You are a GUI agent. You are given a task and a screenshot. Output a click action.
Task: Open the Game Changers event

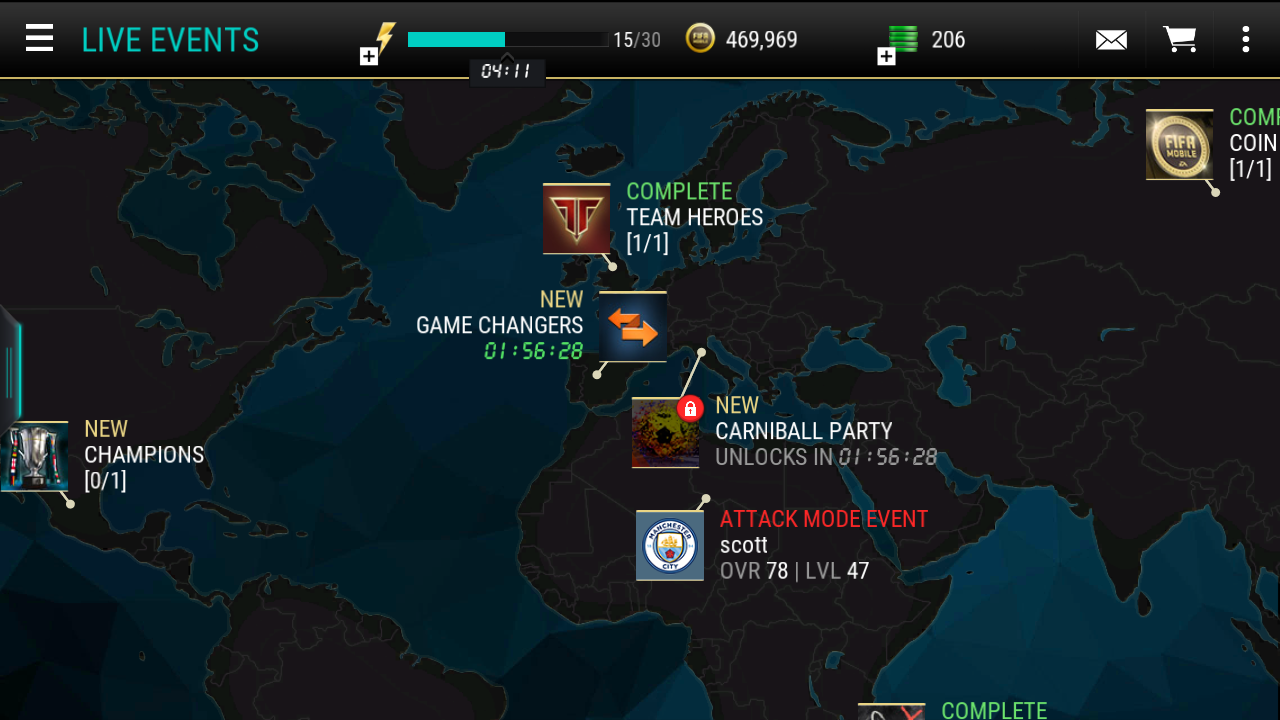click(x=633, y=327)
